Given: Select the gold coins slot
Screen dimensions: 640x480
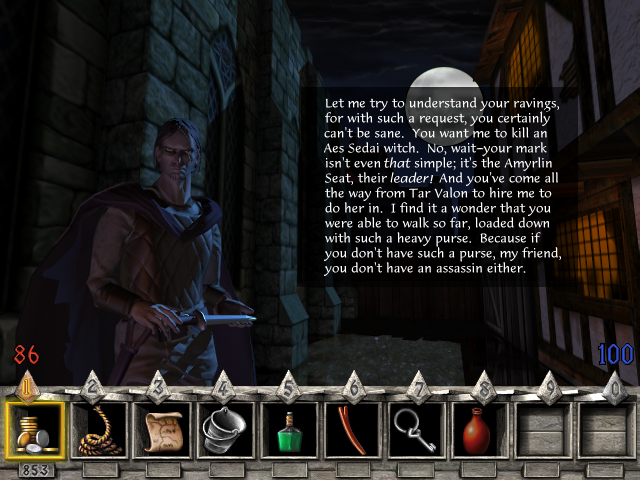Looking at the screenshot, I should (x=35, y=430).
